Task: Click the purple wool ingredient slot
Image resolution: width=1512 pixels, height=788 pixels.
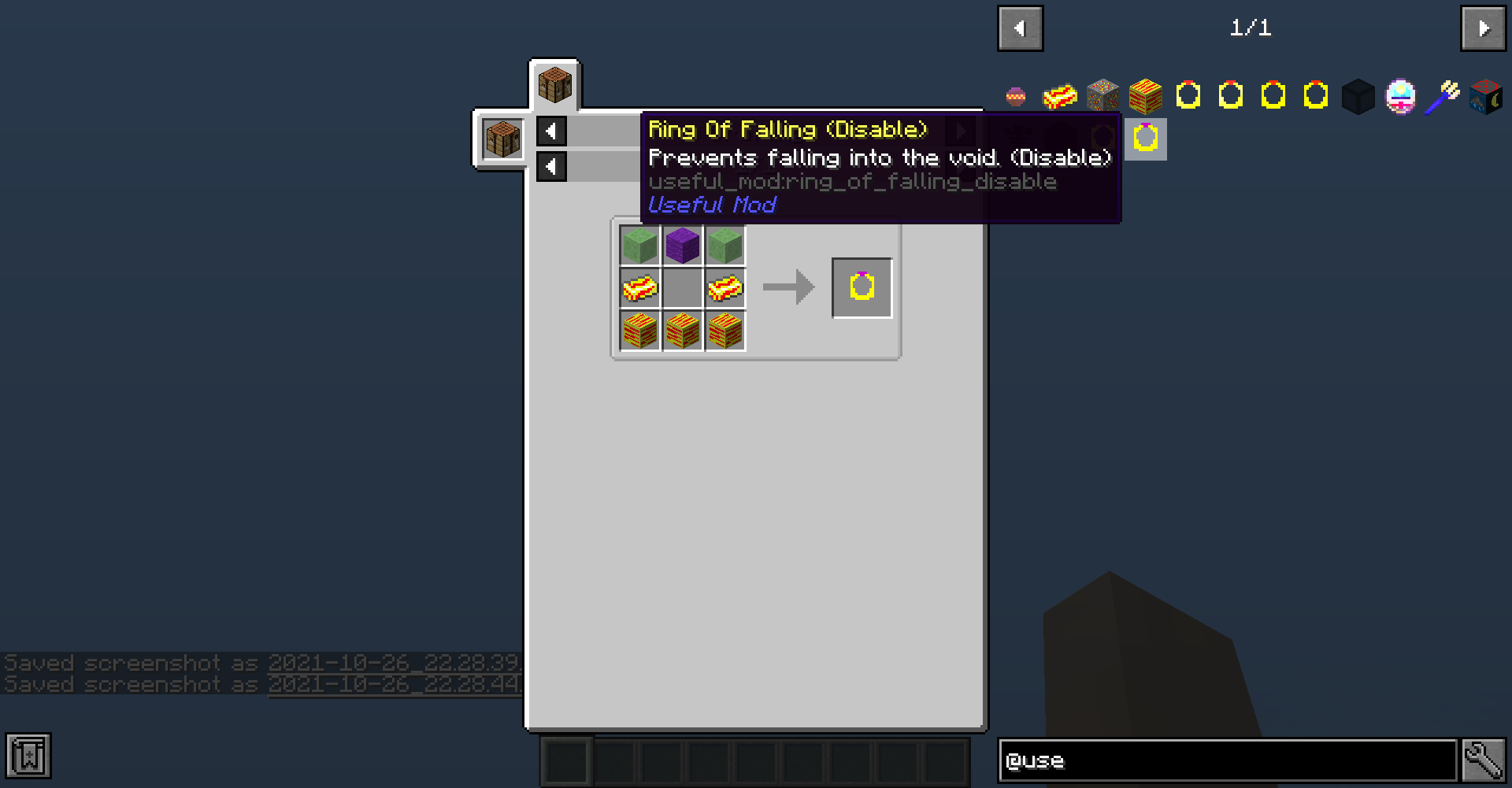Action: coord(682,245)
